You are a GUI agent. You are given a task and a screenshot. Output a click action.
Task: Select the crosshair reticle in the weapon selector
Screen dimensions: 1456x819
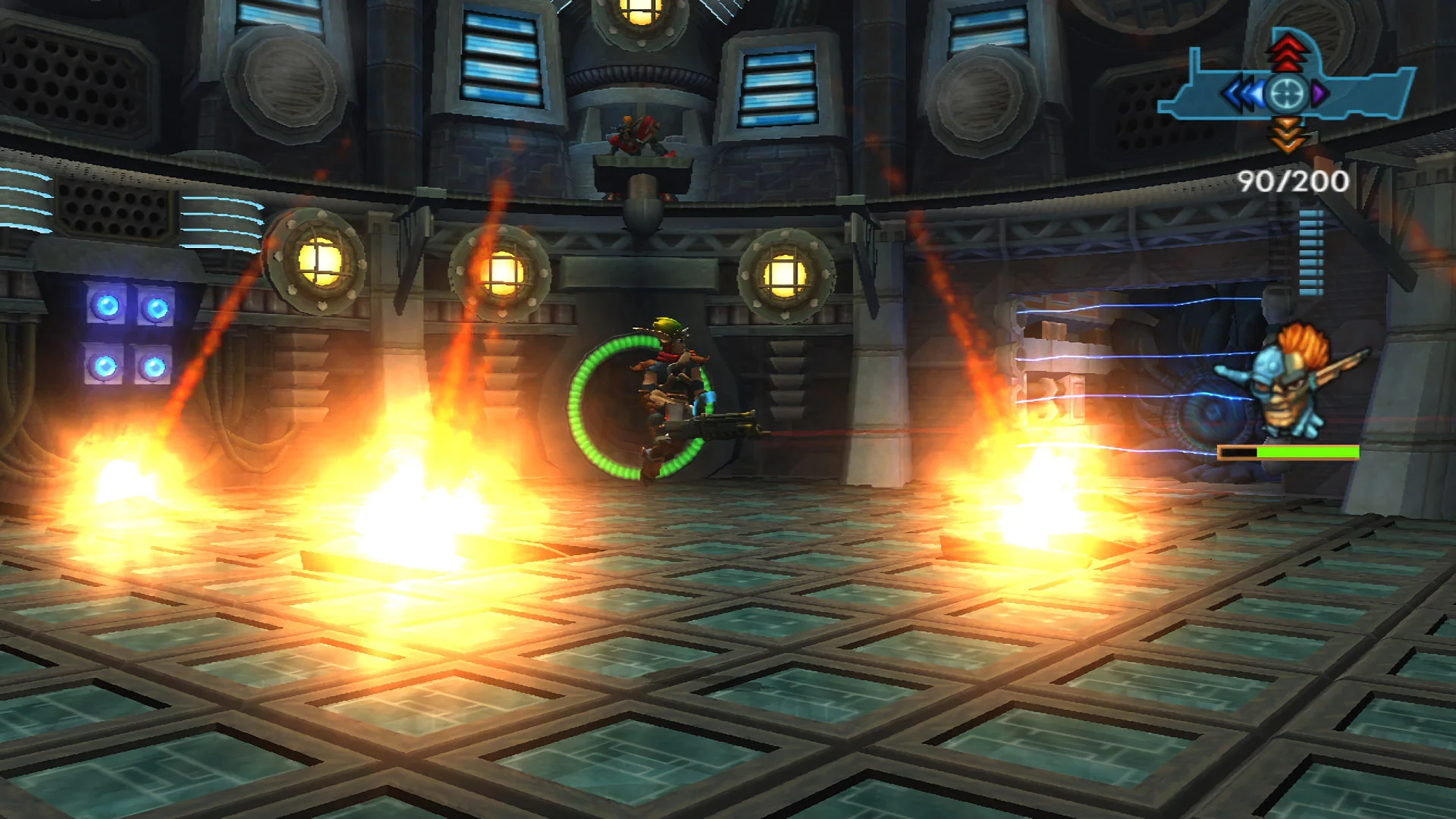point(1285,93)
